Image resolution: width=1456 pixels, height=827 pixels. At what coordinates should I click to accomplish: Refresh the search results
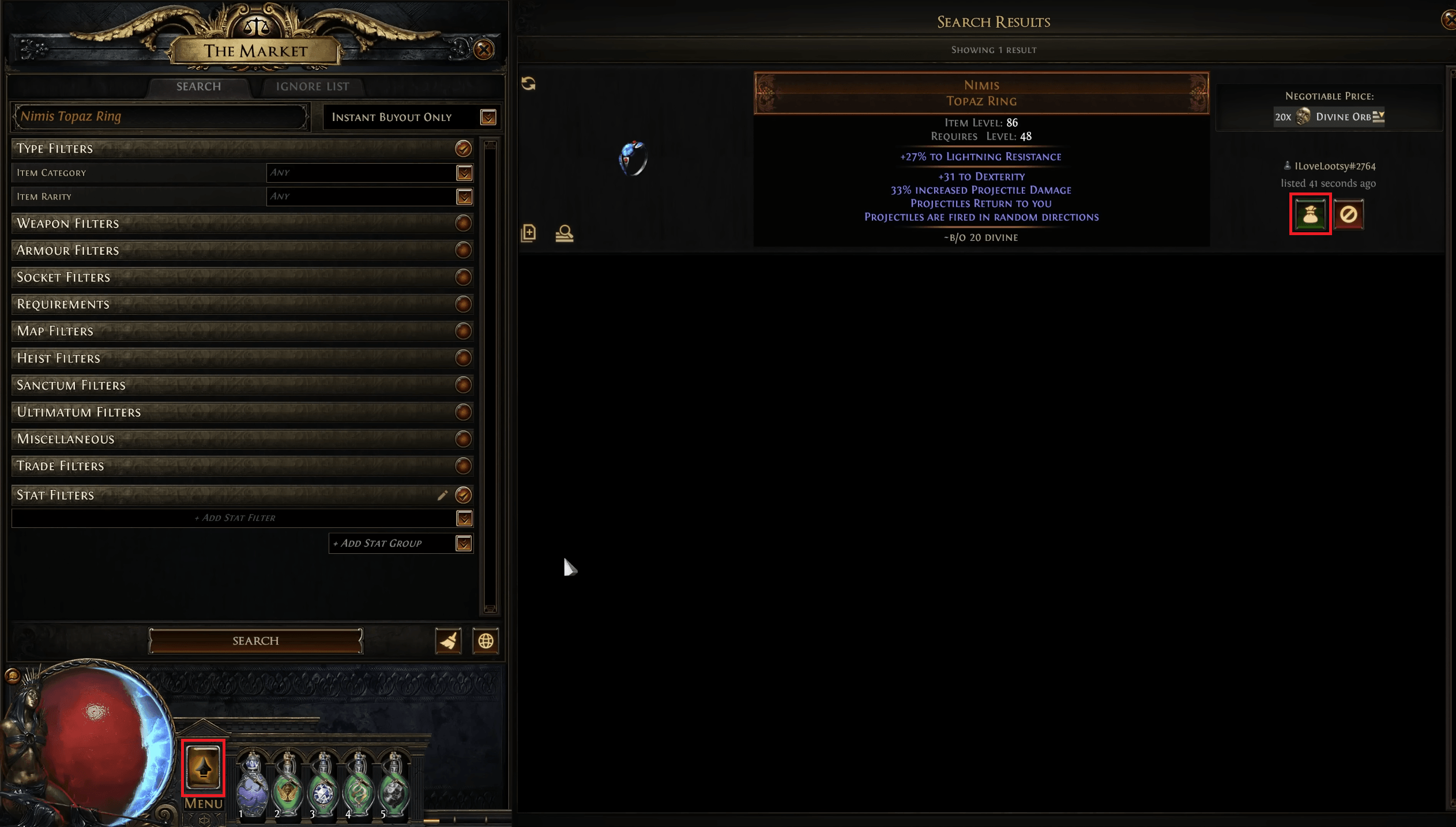(528, 84)
